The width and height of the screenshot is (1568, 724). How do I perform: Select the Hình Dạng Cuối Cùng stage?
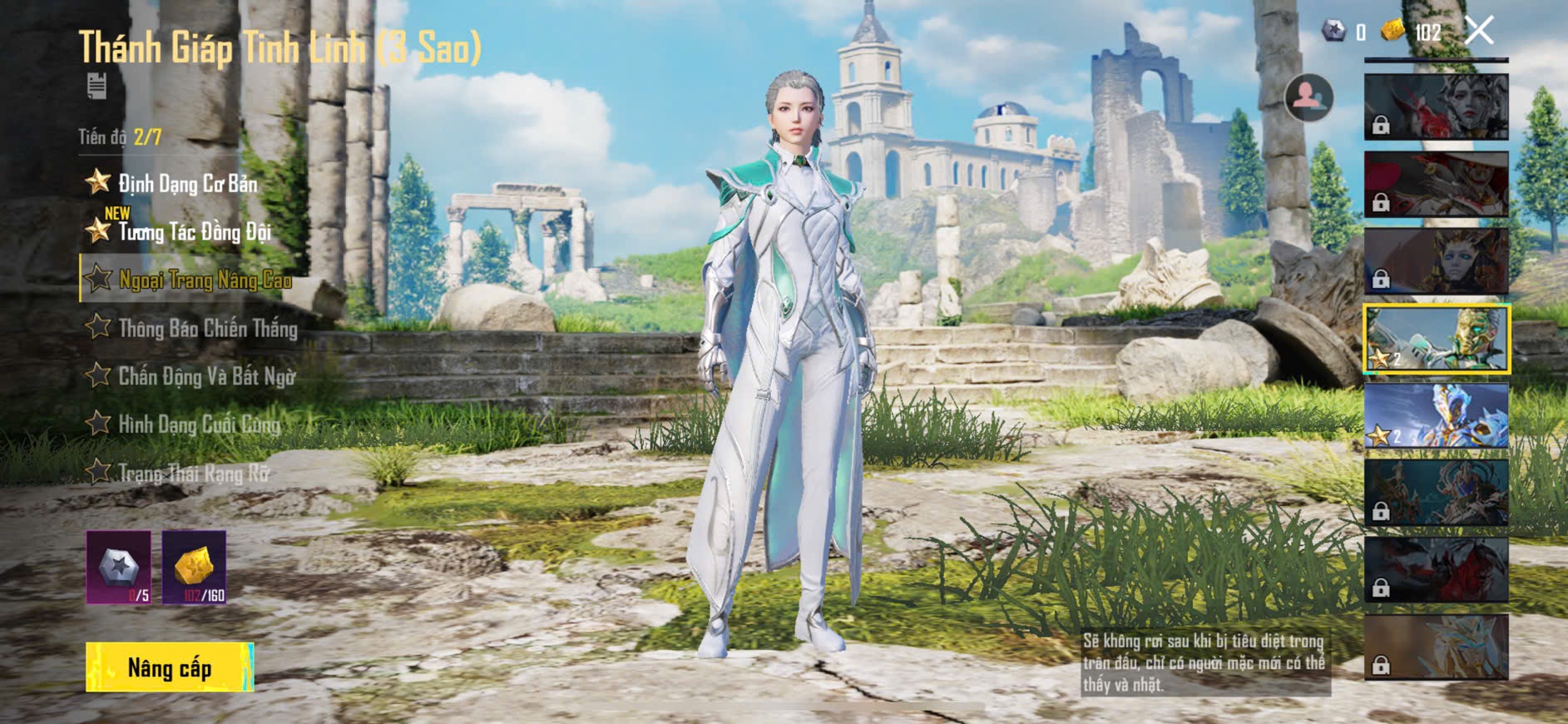pos(199,424)
